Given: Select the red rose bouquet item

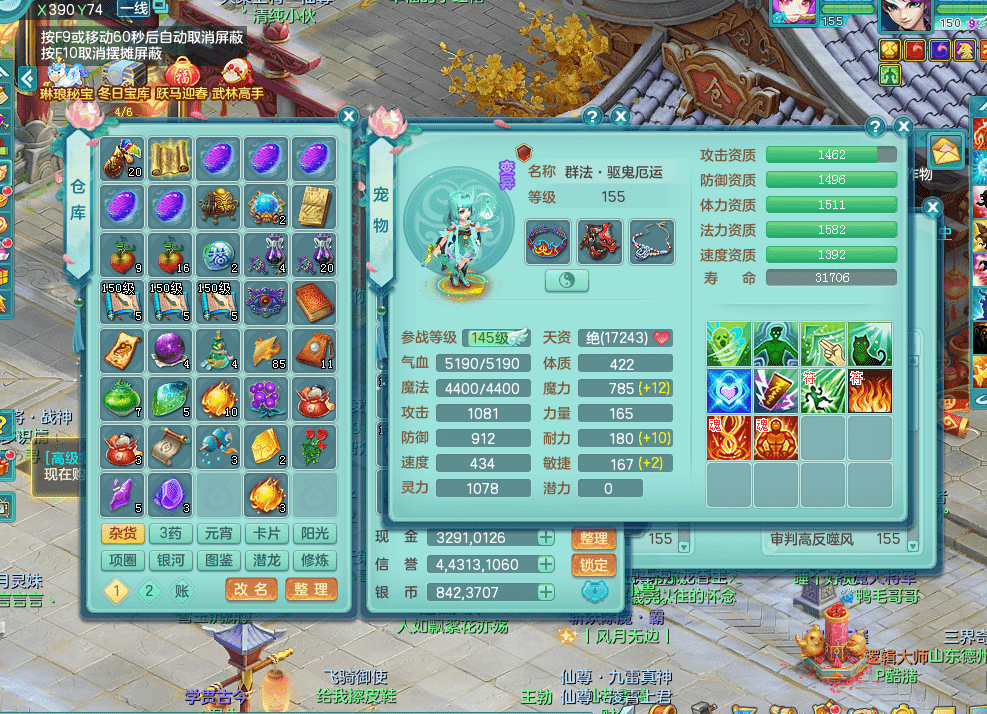Looking at the screenshot, I should 314,447.
